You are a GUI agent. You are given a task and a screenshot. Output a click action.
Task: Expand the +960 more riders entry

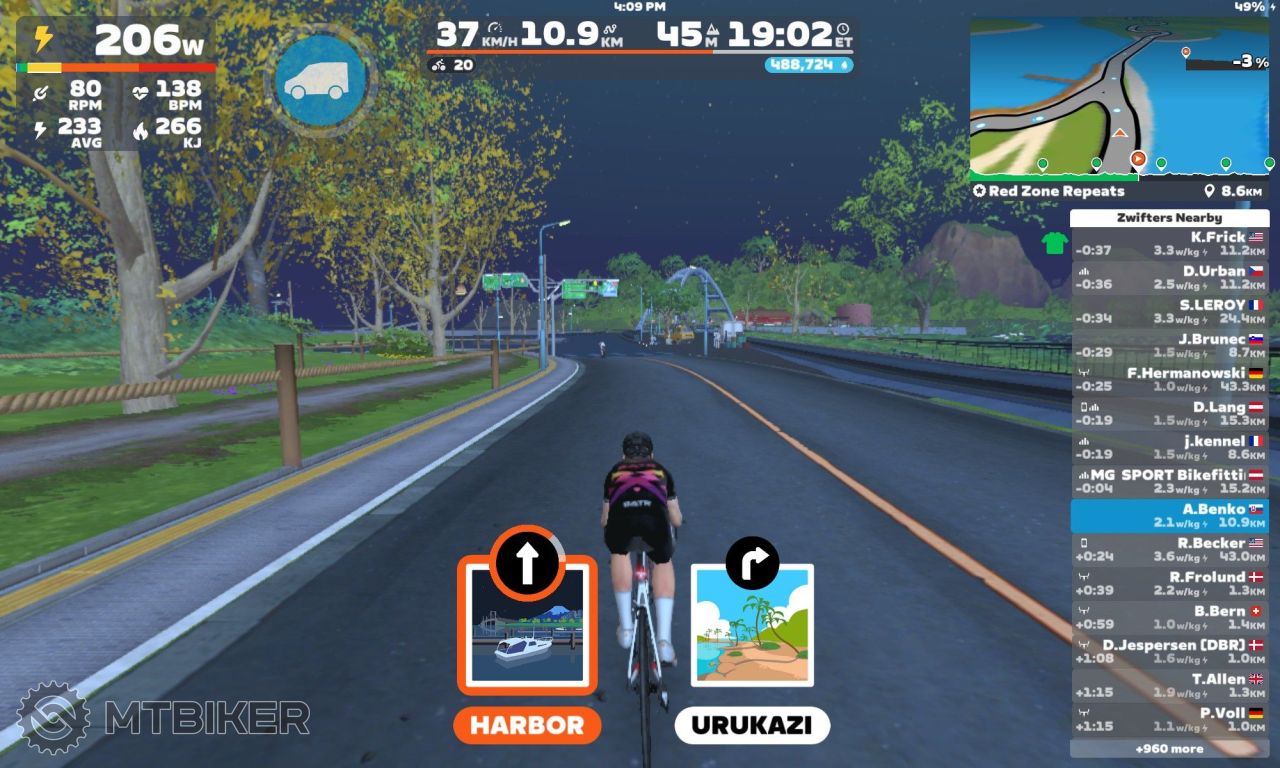coord(1169,748)
